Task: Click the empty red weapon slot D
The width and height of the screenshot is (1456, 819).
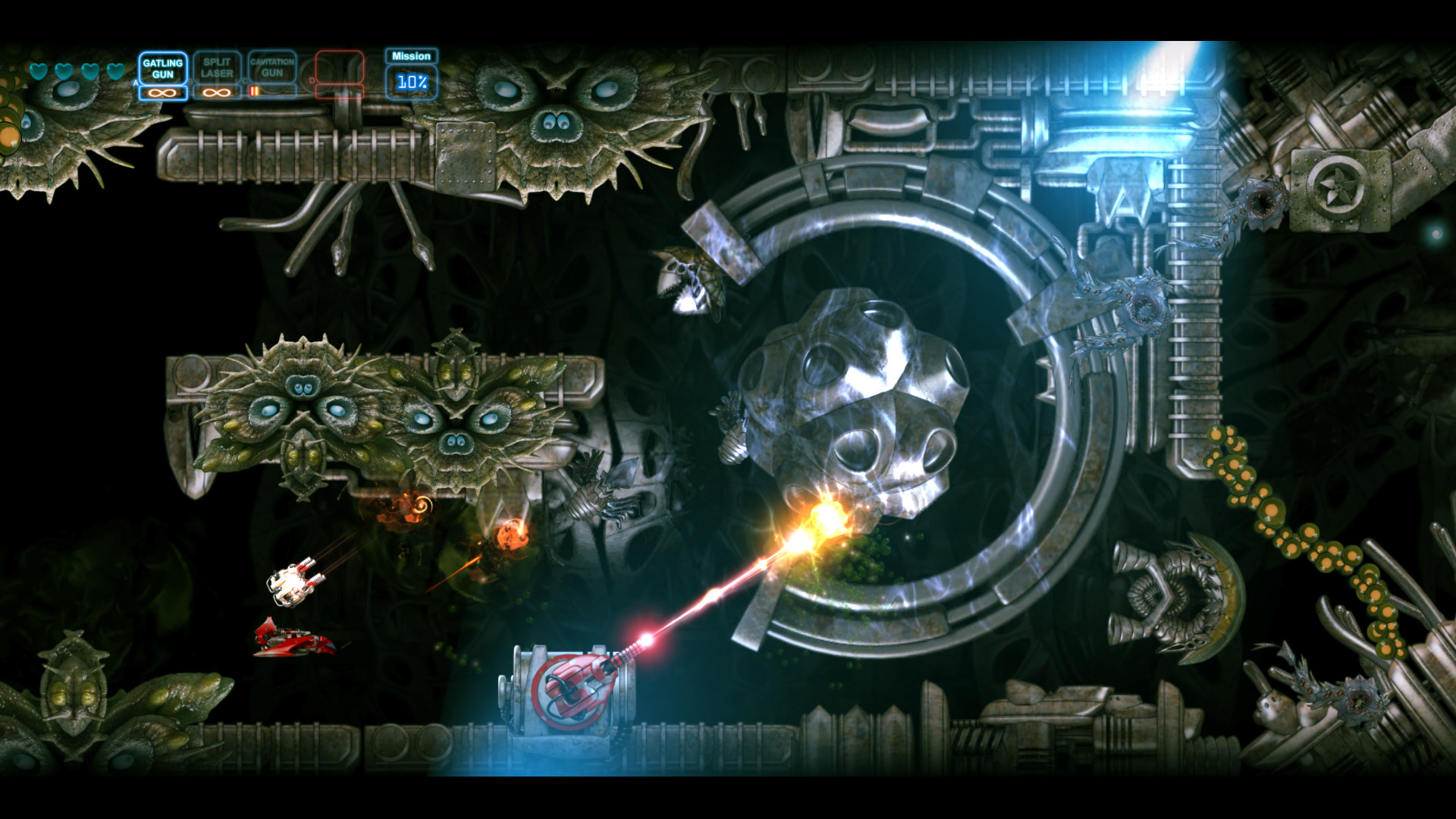Action: pyautogui.click(x=338, y=68)
